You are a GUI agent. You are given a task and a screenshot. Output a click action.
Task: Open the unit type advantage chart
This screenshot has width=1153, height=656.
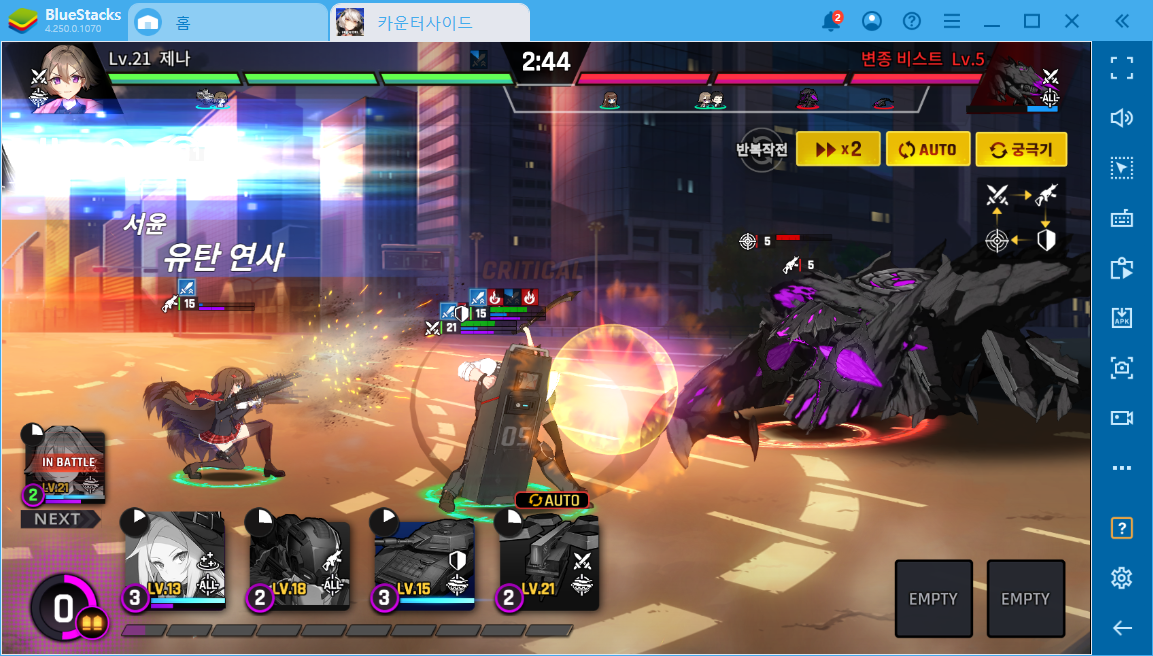pos(1021,215)
